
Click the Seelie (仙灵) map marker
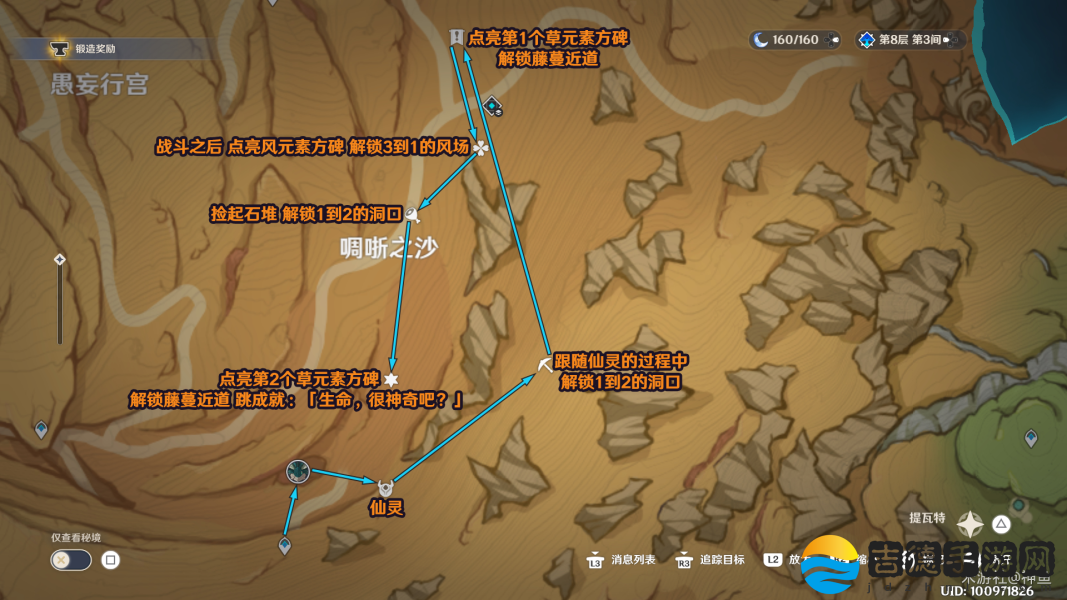tap(385, 488)
